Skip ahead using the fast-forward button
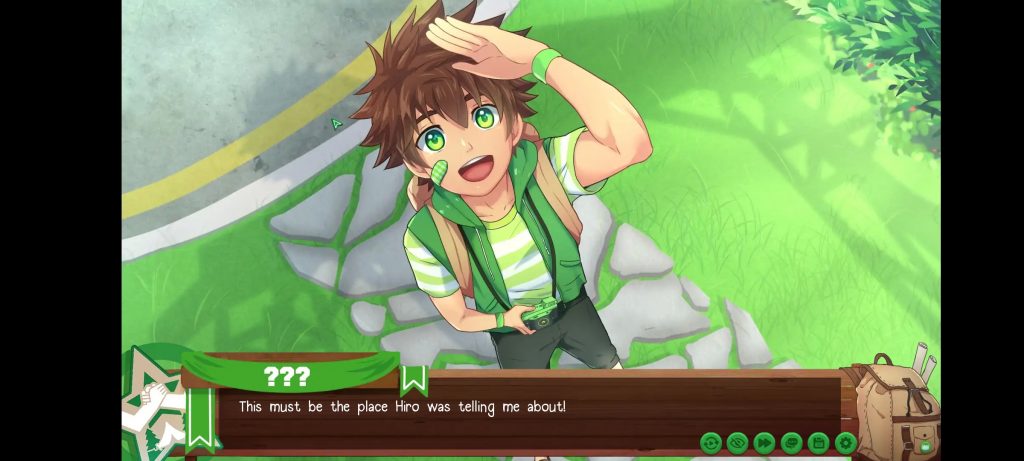Screen dimensions: 1024x461 (765, 442)
